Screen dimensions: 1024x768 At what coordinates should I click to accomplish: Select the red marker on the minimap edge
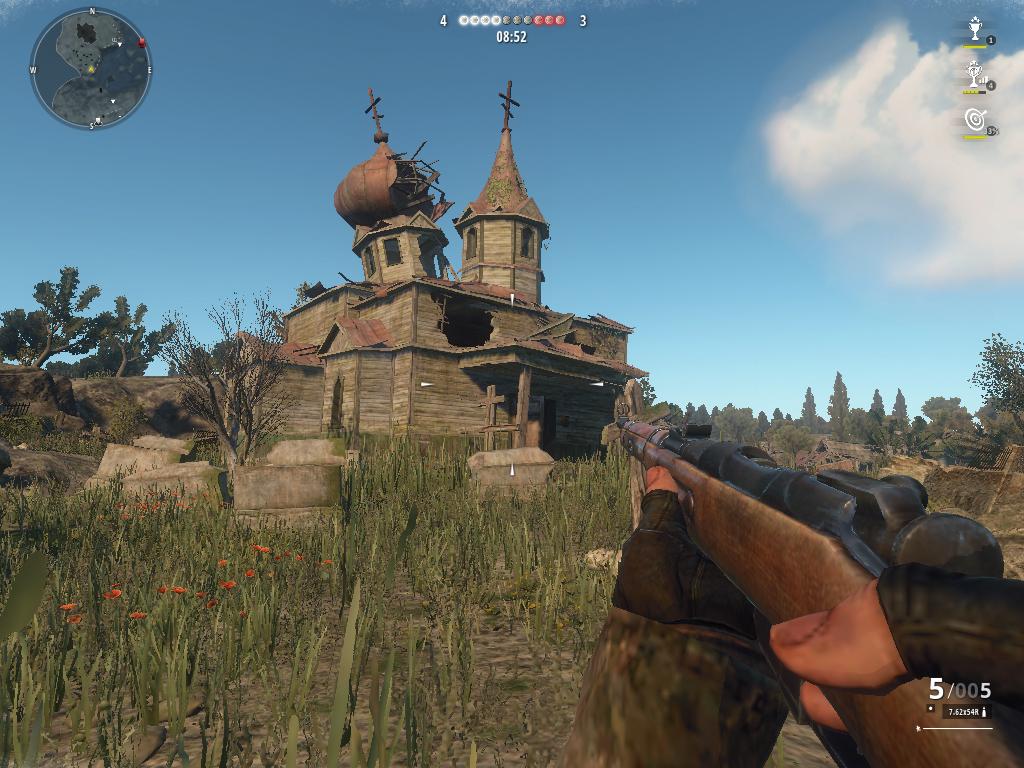[x=142, y=43]
